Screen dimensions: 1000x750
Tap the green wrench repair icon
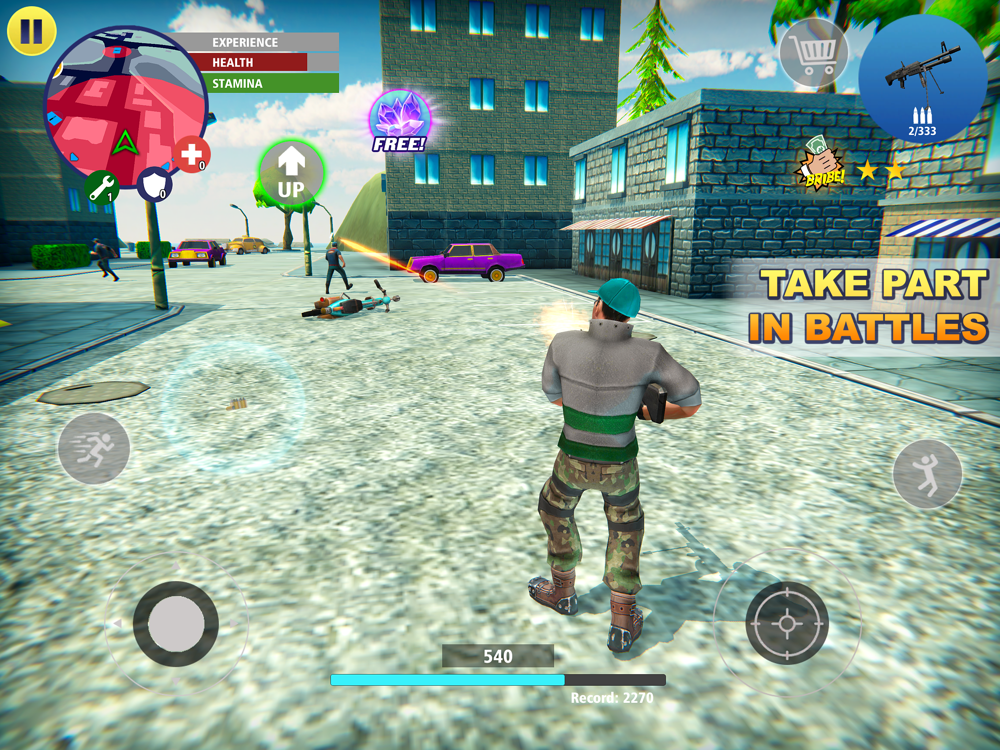[x=102, y=186]
